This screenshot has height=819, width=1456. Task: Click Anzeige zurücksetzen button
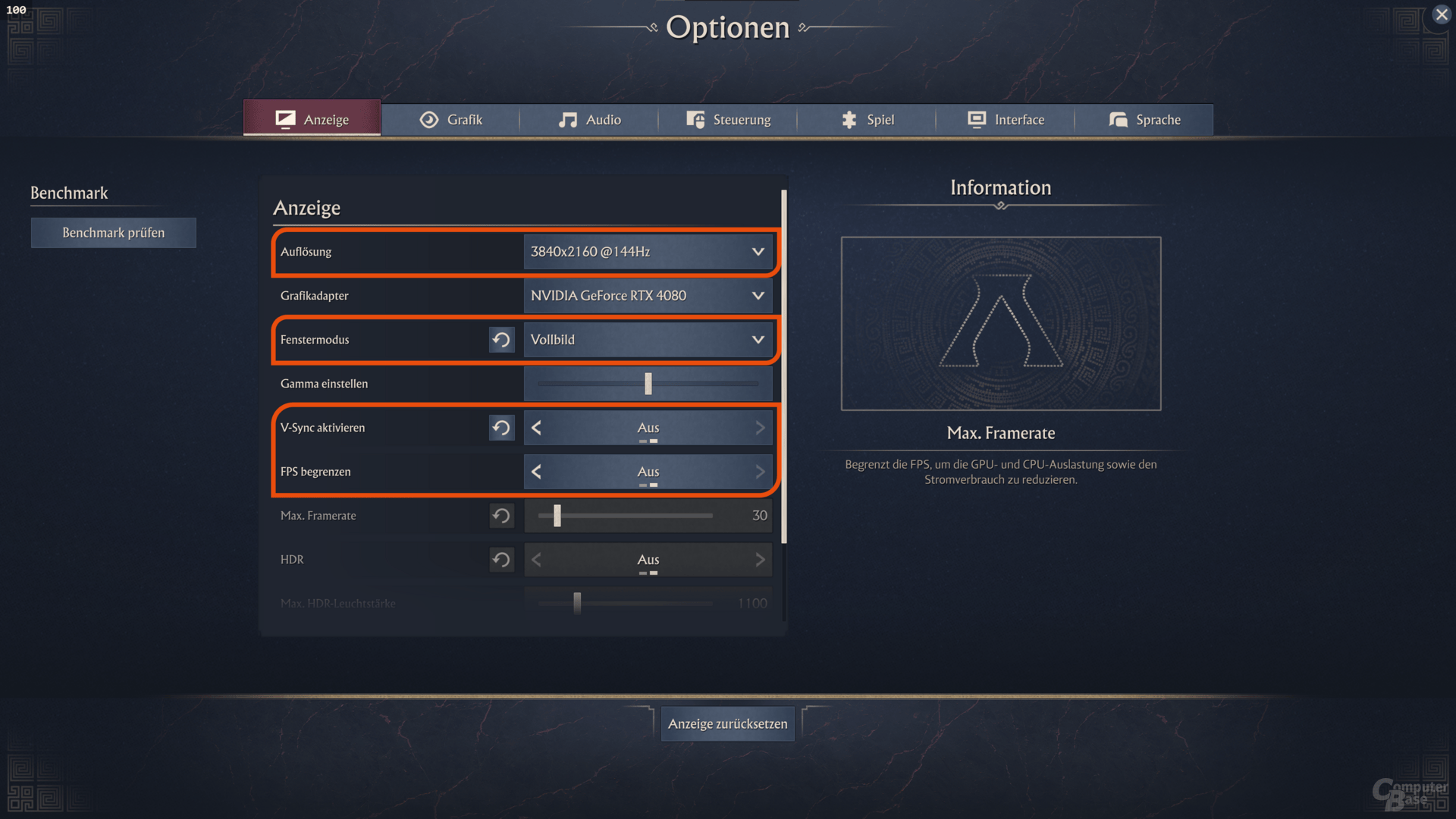[727, 723]
